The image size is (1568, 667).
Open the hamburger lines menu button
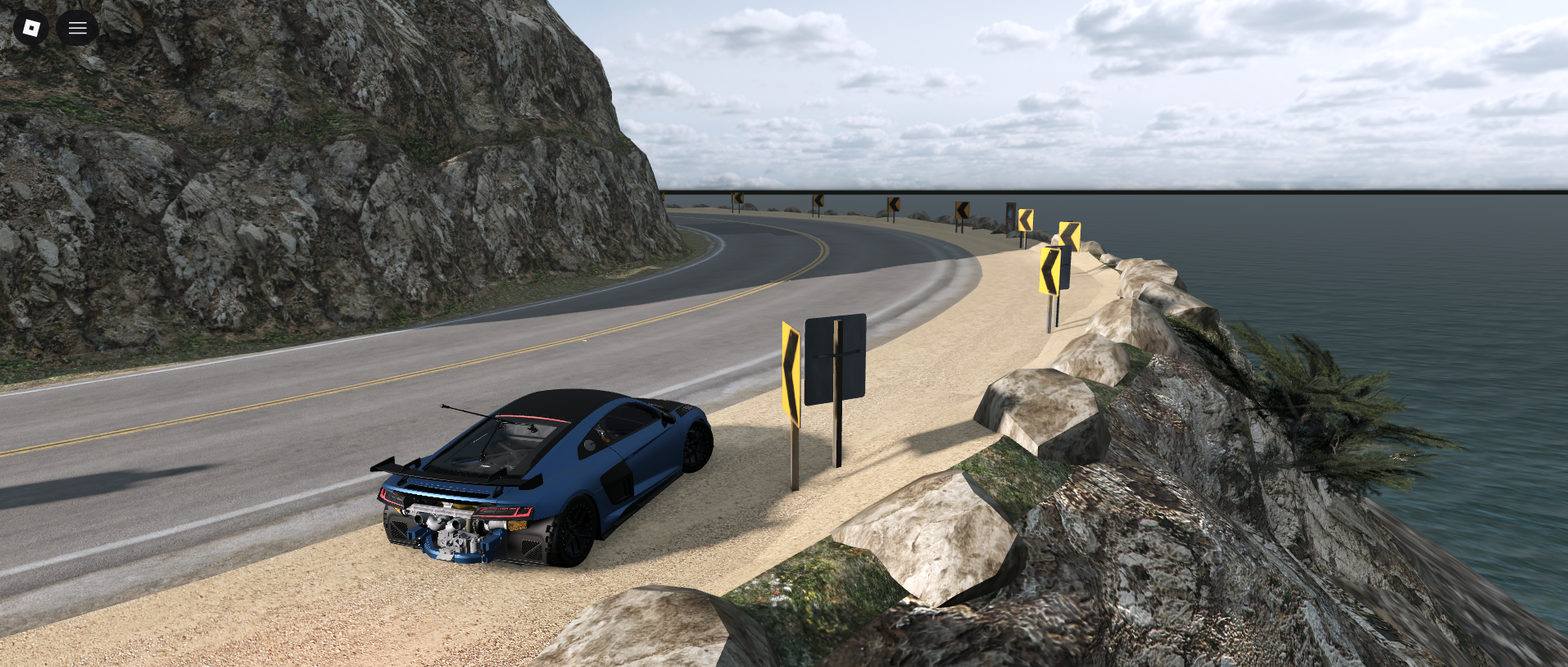tap(78, 29)
